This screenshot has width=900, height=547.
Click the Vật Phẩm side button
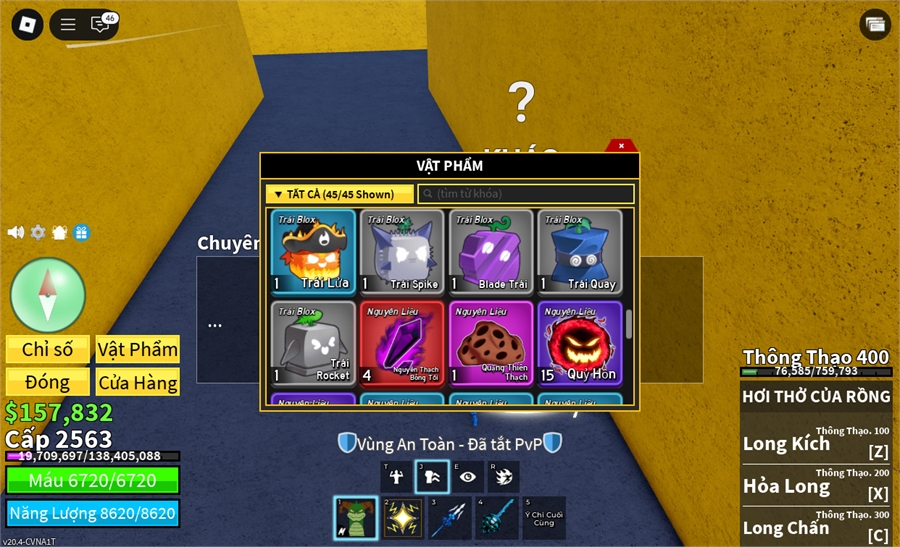[138, 349]
